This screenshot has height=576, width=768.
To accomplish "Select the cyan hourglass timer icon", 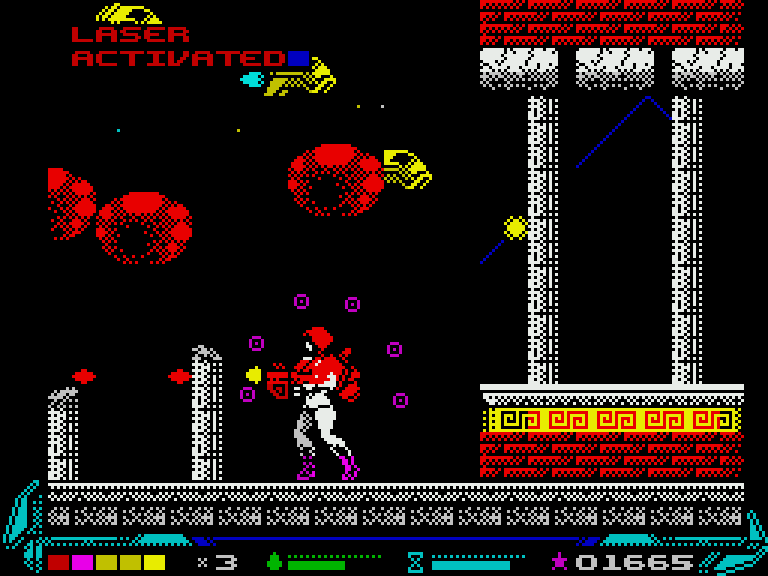I will 416,562.
